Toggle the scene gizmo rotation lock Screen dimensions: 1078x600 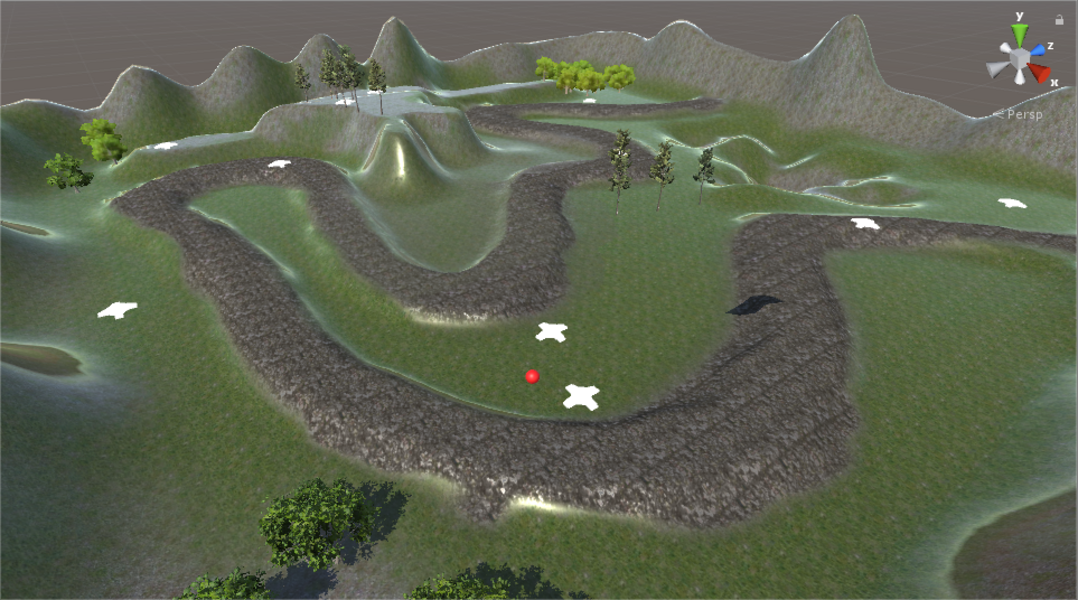point(1059,19)
